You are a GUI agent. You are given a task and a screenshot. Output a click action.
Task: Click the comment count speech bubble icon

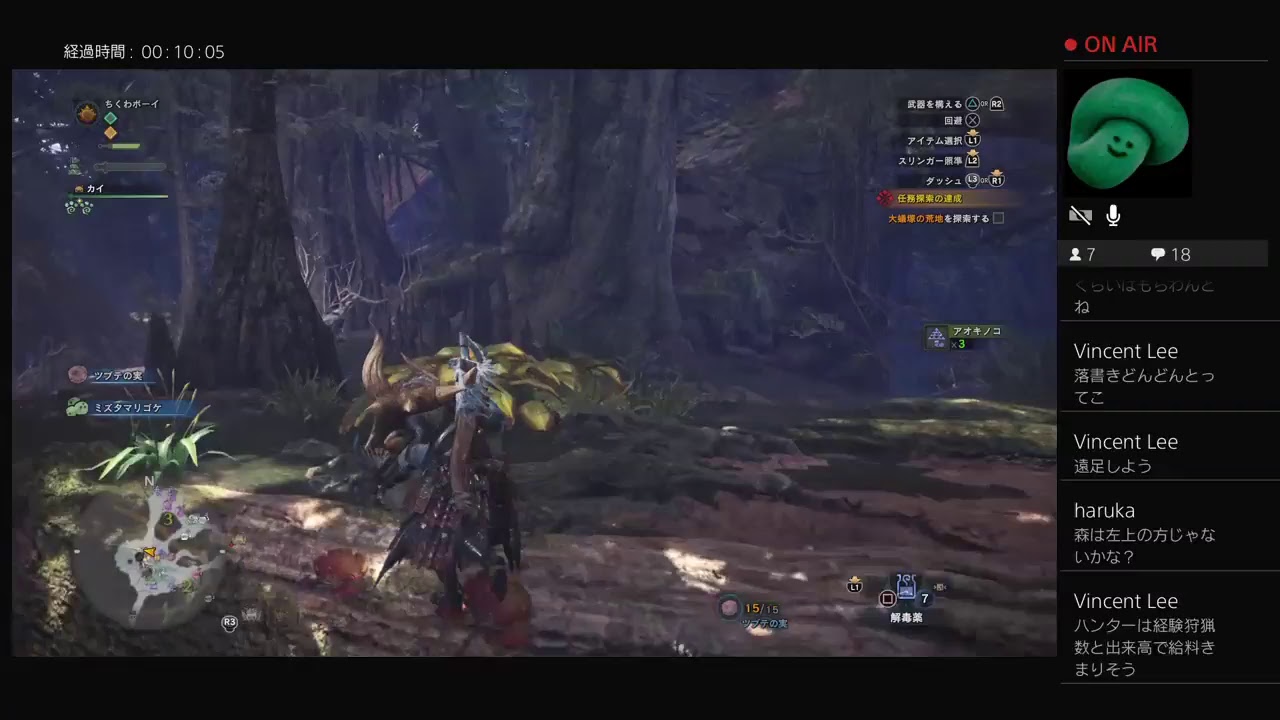pyautogui.click(x=1157, y=254)
